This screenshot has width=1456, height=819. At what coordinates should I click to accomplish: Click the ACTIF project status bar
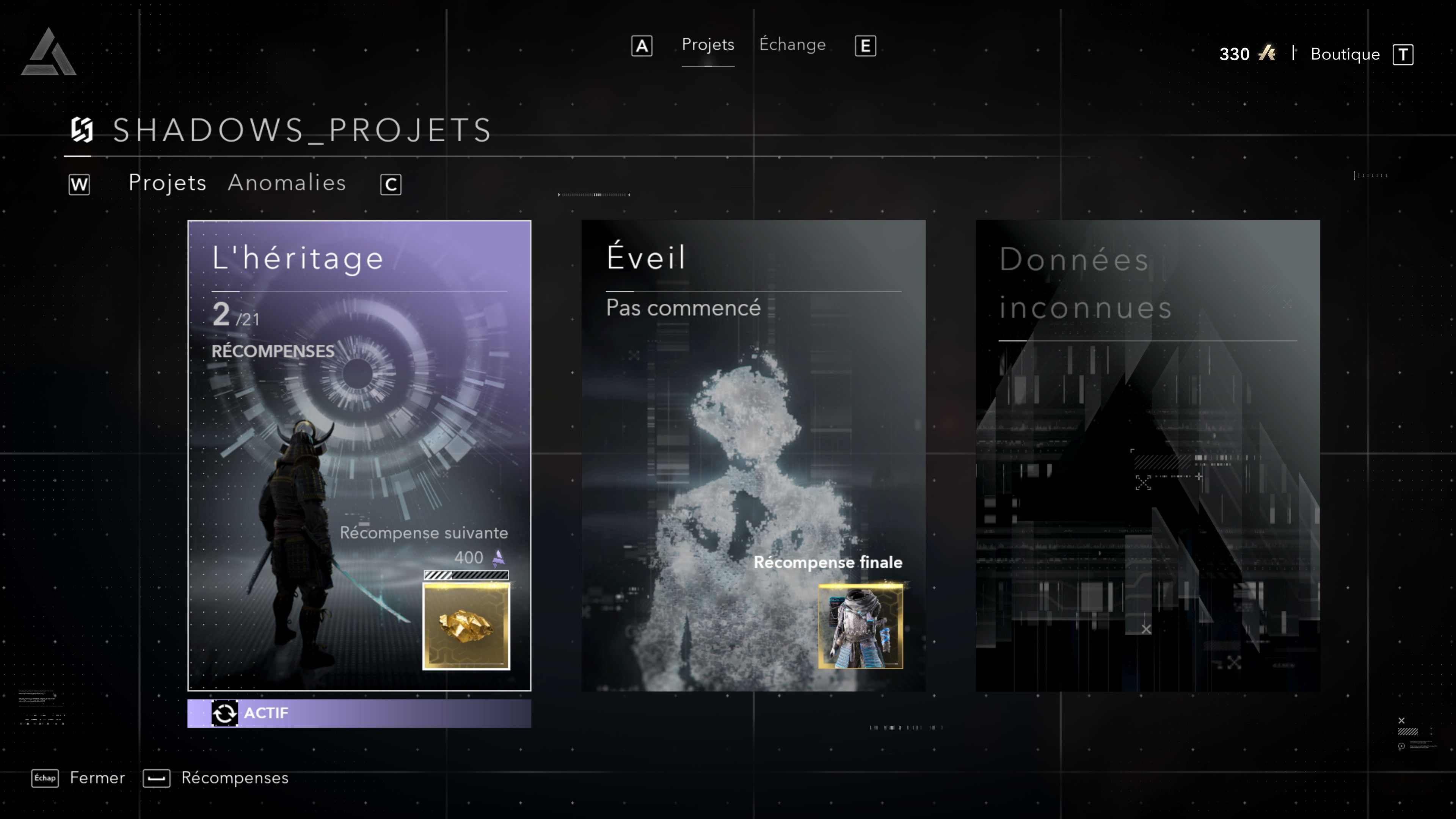tap(359, 713)
